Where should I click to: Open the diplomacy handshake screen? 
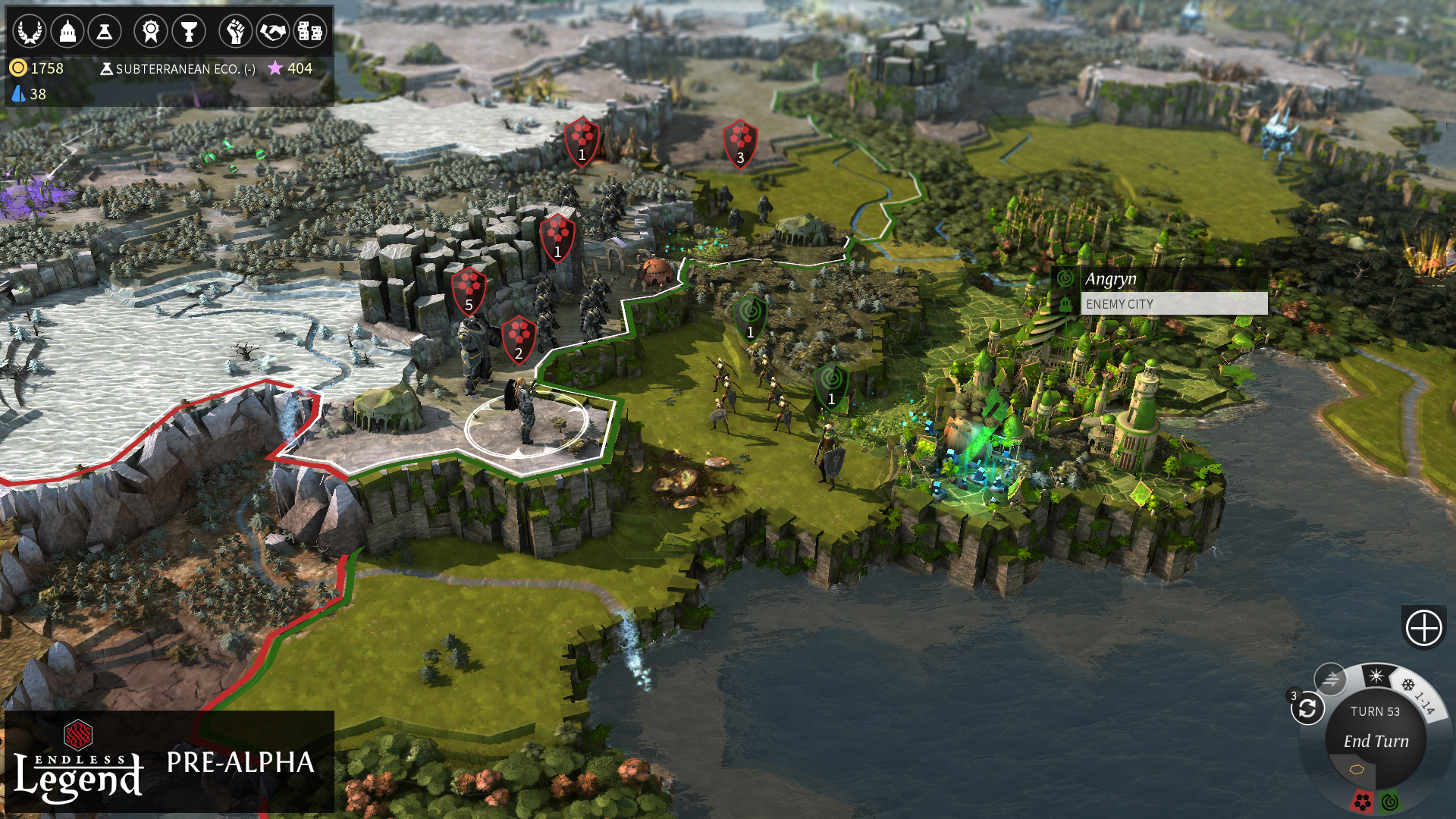(272, 32)
